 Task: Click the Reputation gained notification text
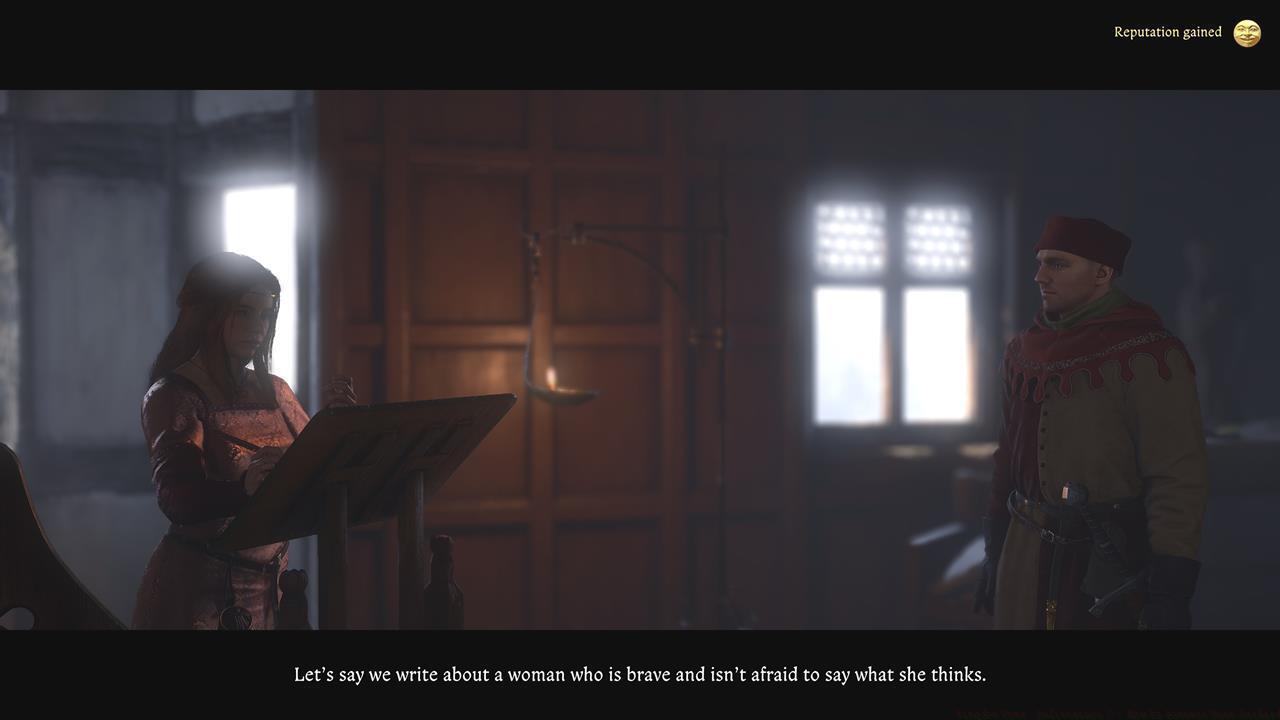[1167, 30]
